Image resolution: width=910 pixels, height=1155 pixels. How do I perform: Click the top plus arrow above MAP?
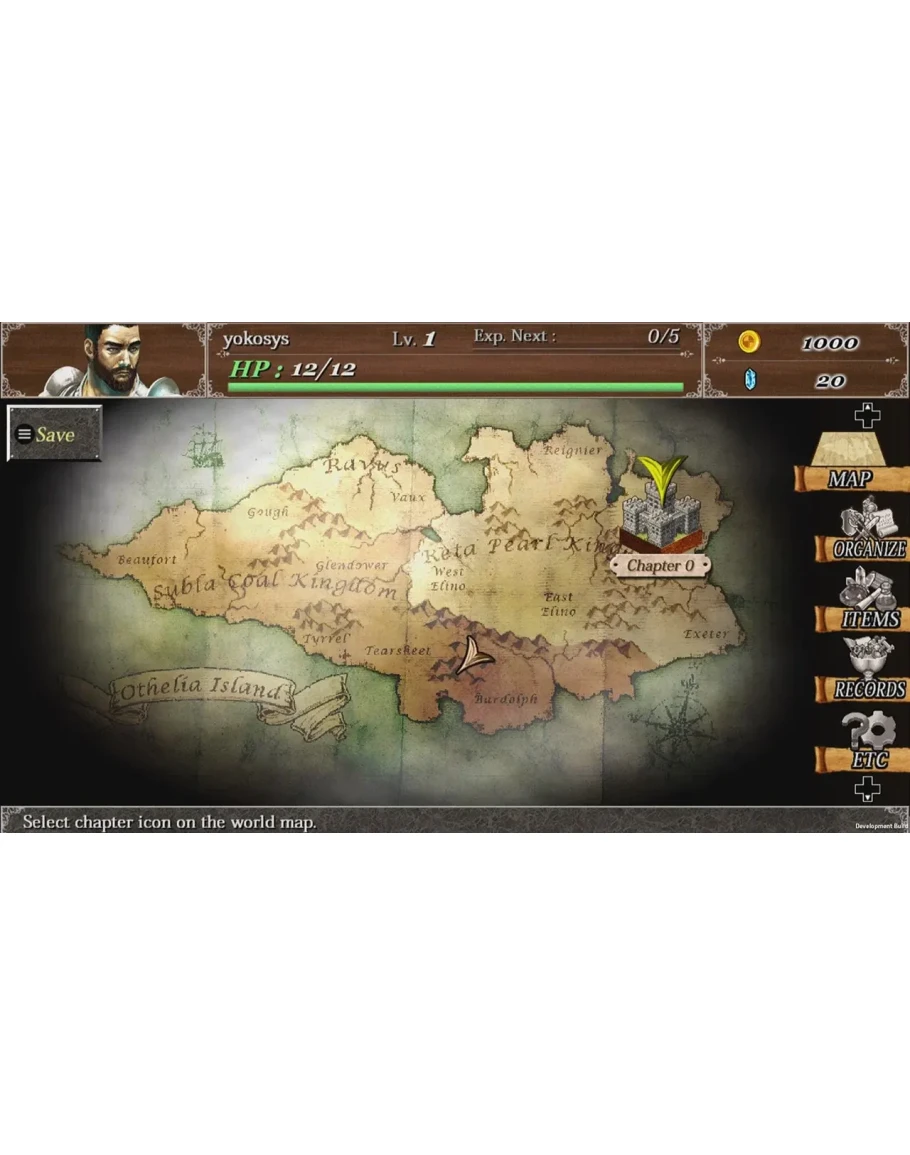pyautogui.click(x=867, y=416)
